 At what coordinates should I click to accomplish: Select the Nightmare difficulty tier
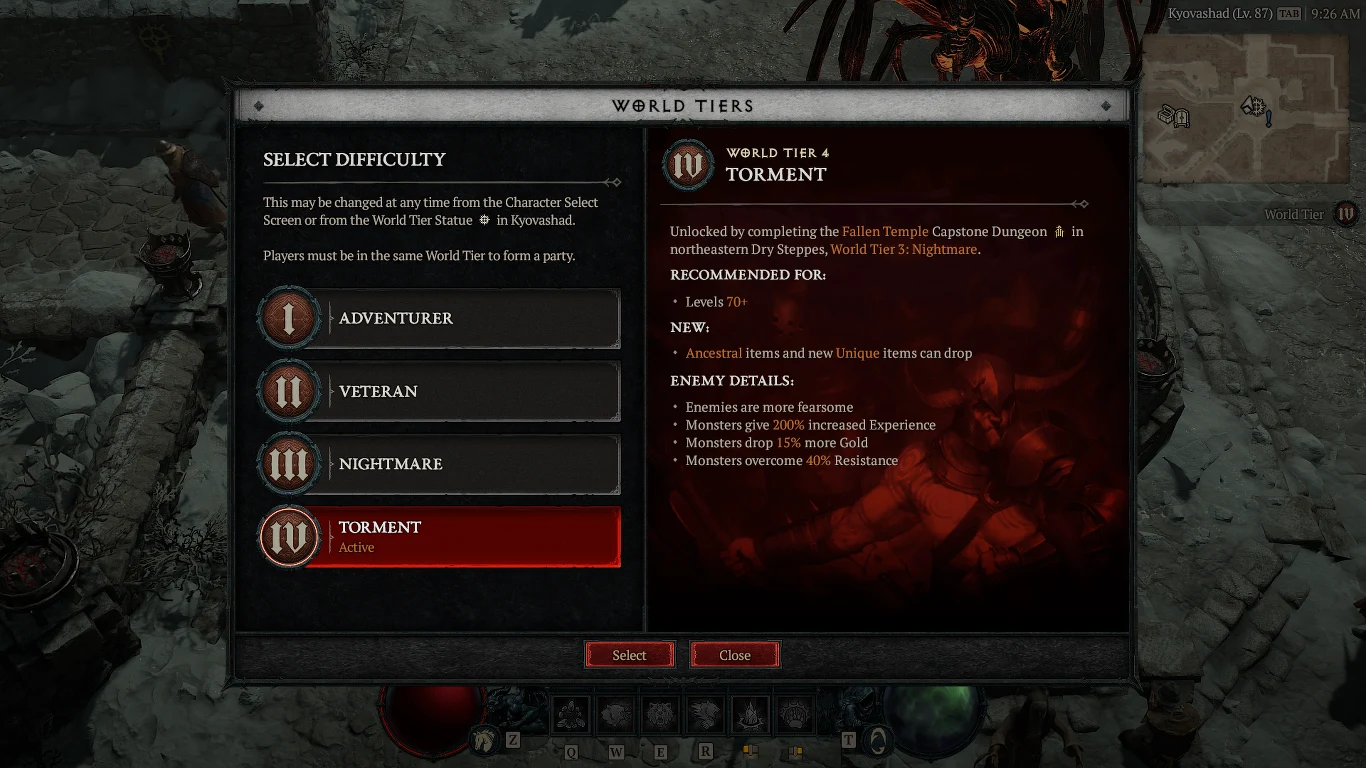(438, 464)
